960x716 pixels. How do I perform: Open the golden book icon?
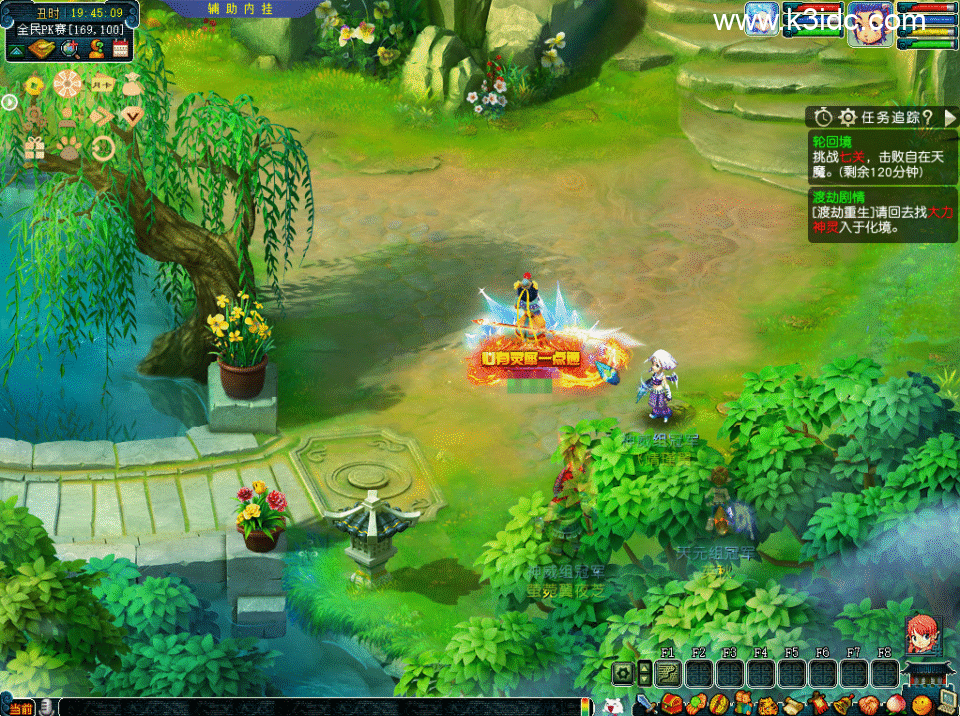coord(41,48)
